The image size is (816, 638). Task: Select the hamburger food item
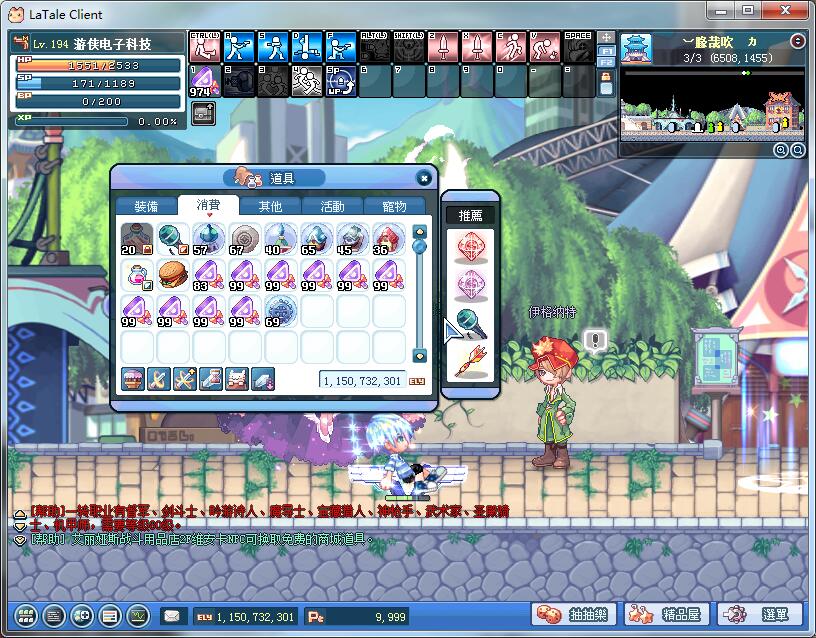coord(173,274)
